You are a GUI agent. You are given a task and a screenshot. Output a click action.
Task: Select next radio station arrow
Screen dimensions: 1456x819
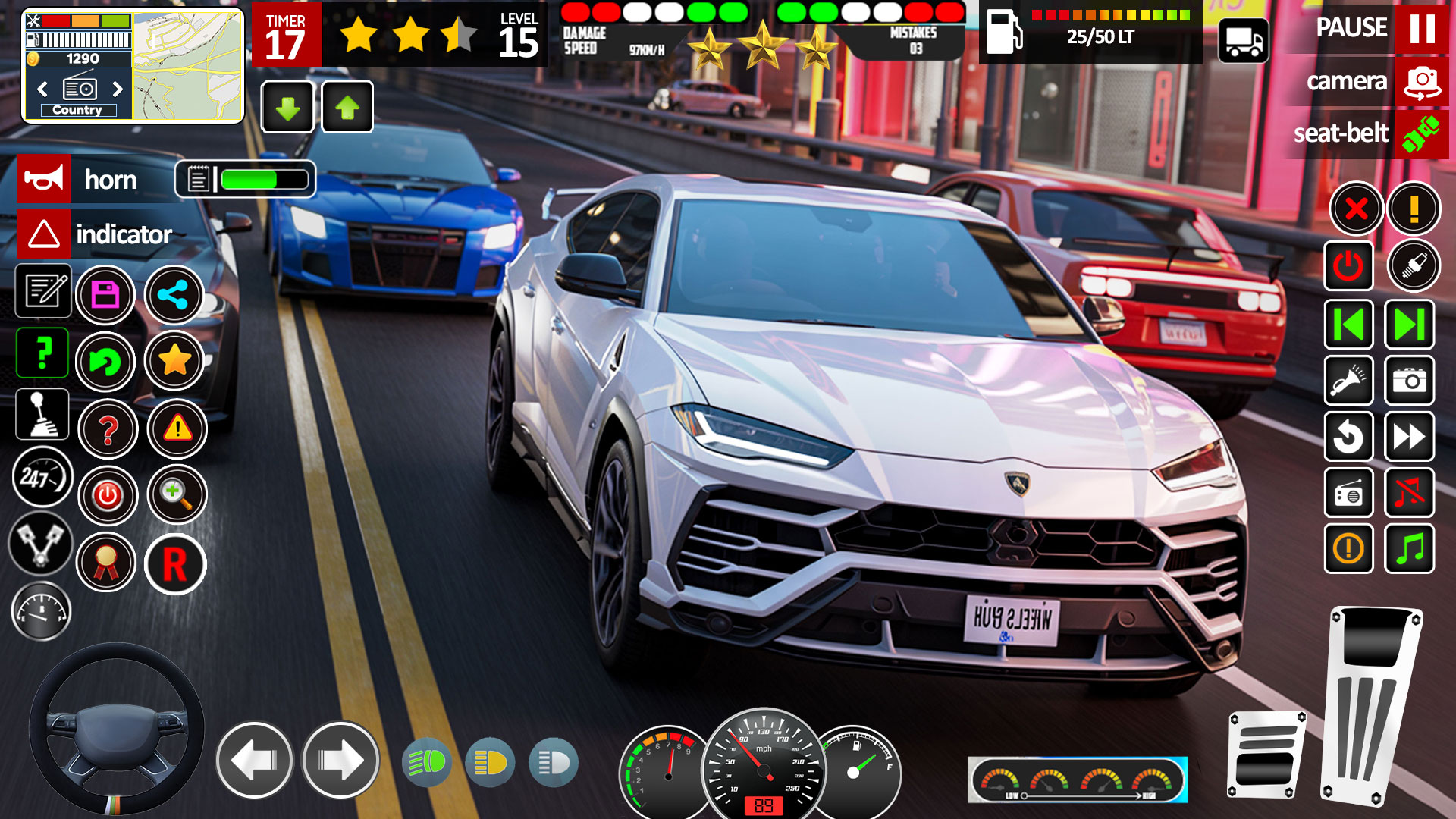118,89
